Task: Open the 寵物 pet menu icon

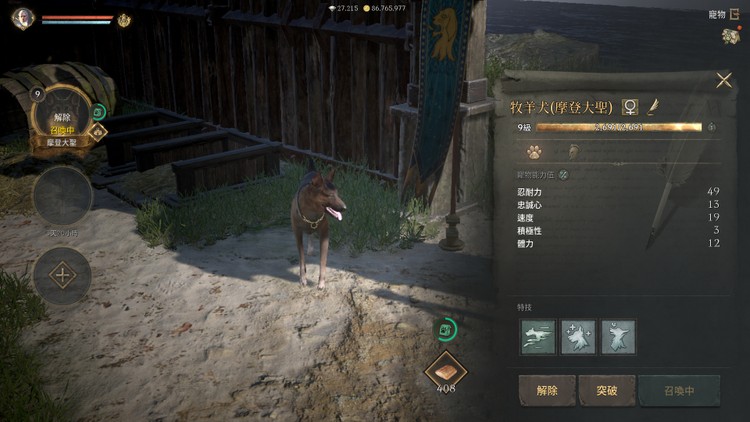Action: [x=729, y=36]
